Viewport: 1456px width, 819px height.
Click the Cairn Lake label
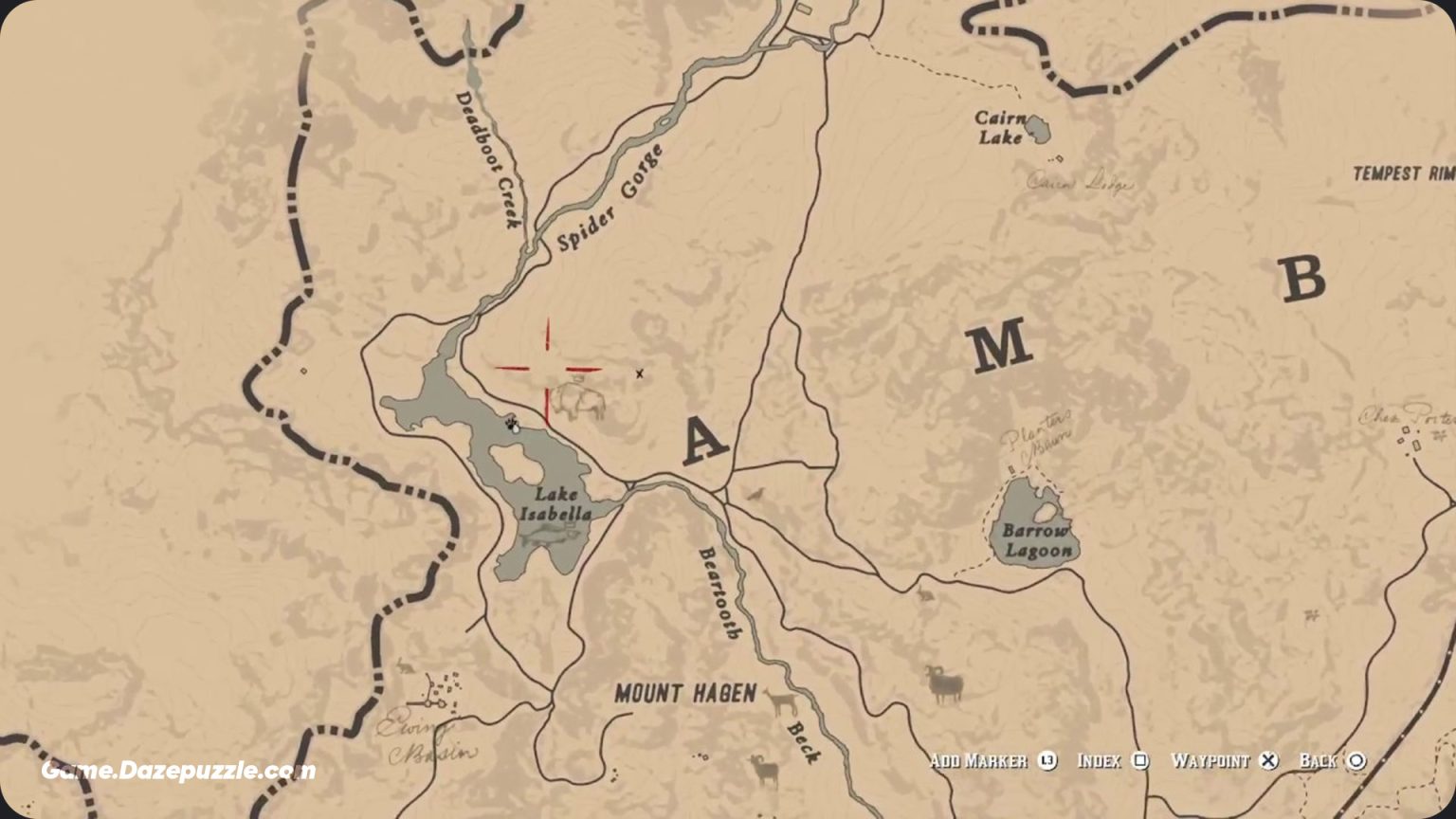coord(1000,128)
